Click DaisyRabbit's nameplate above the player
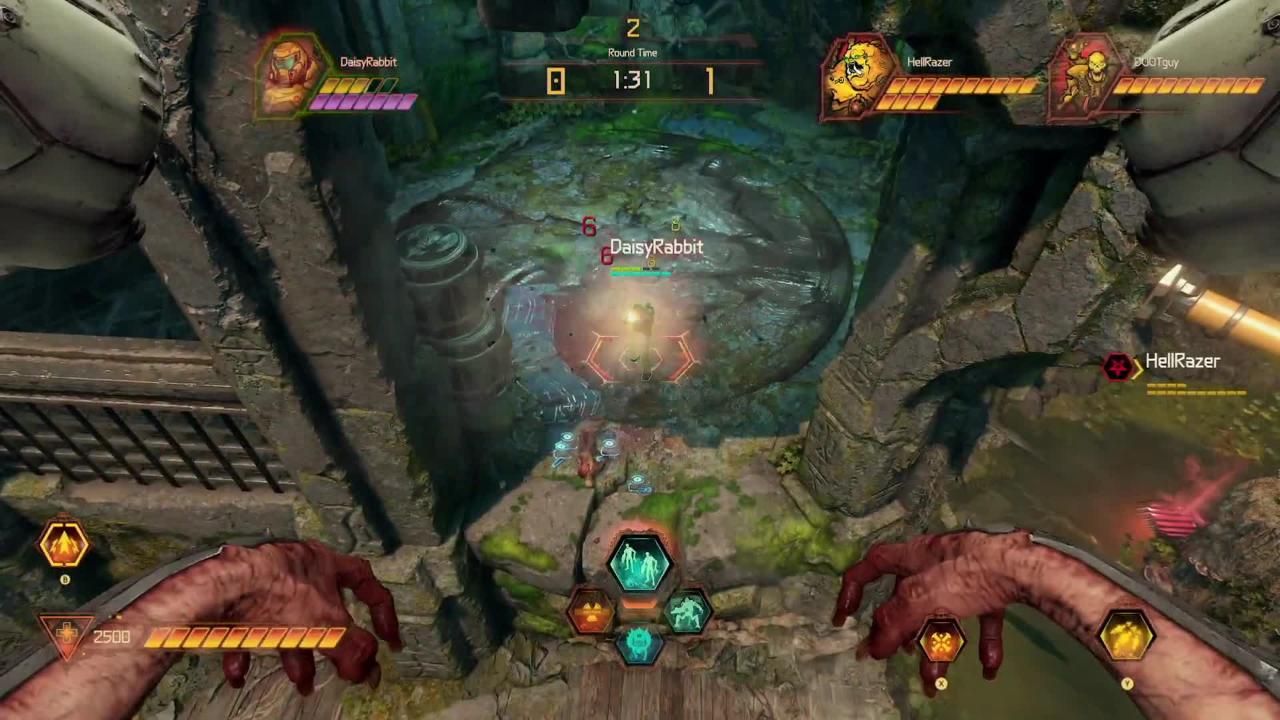 tap(655, 246)
